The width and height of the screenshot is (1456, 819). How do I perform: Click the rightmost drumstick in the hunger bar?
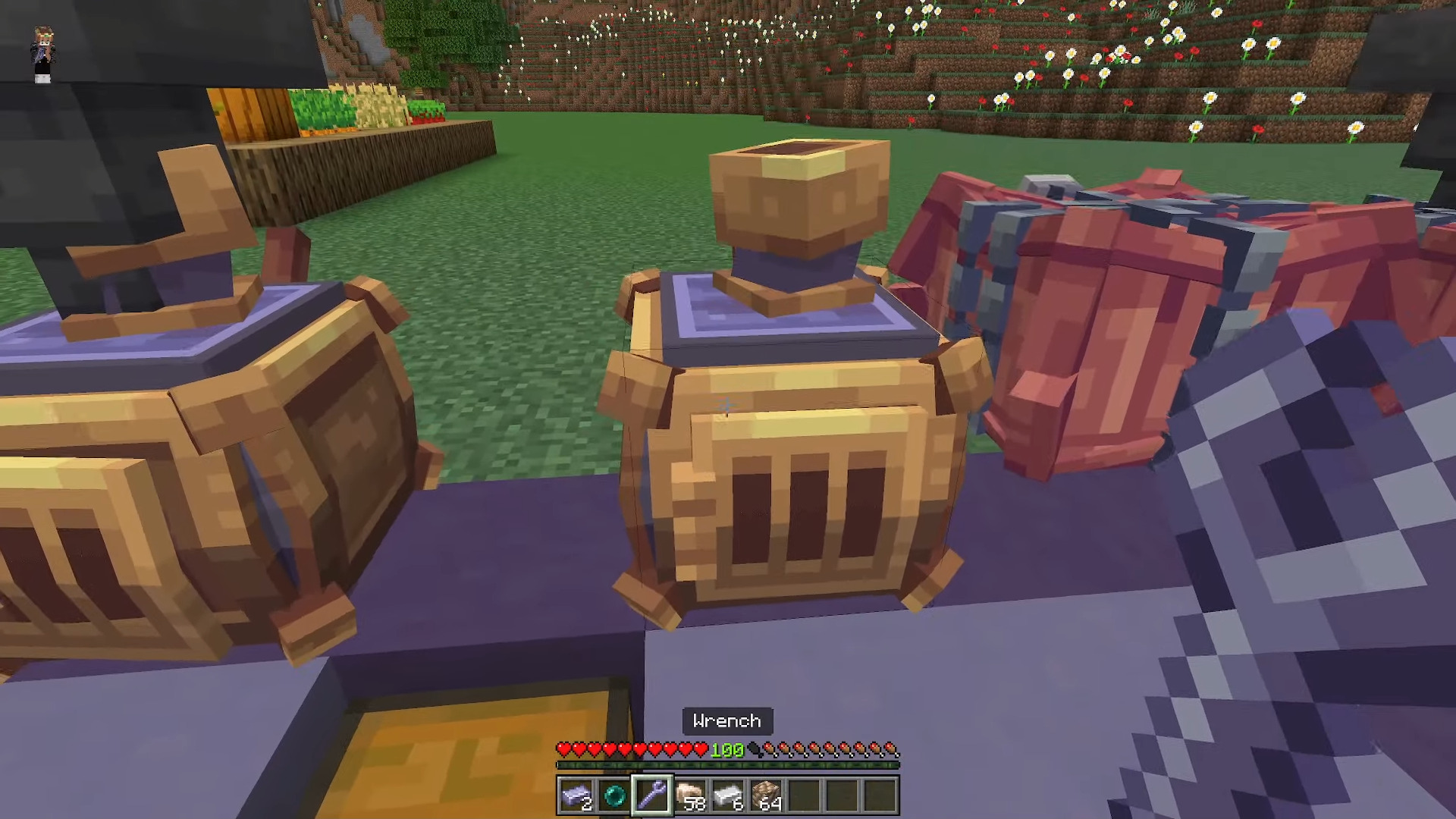(892, 749)
